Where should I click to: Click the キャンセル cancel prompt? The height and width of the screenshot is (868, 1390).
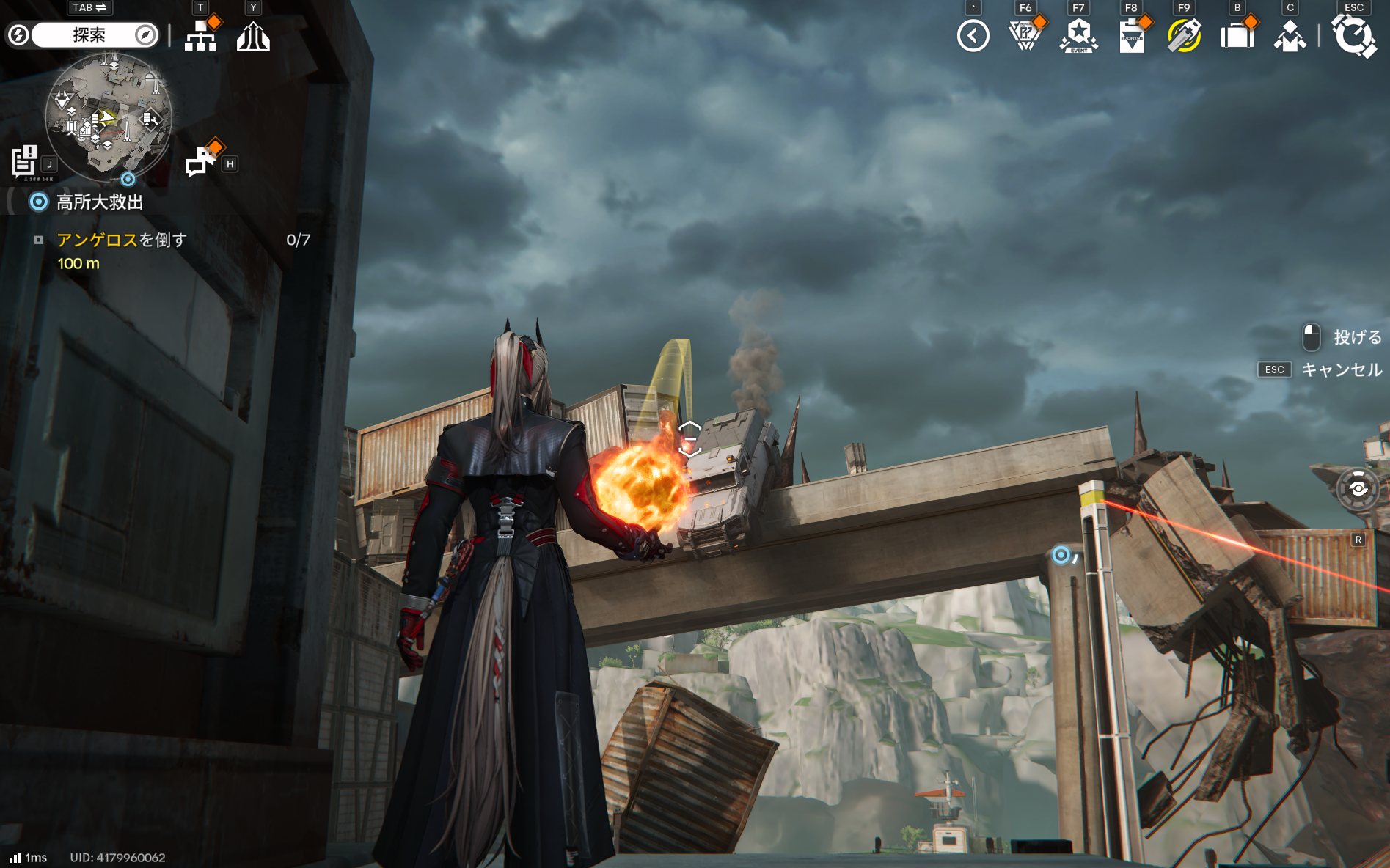[1341, 369]
